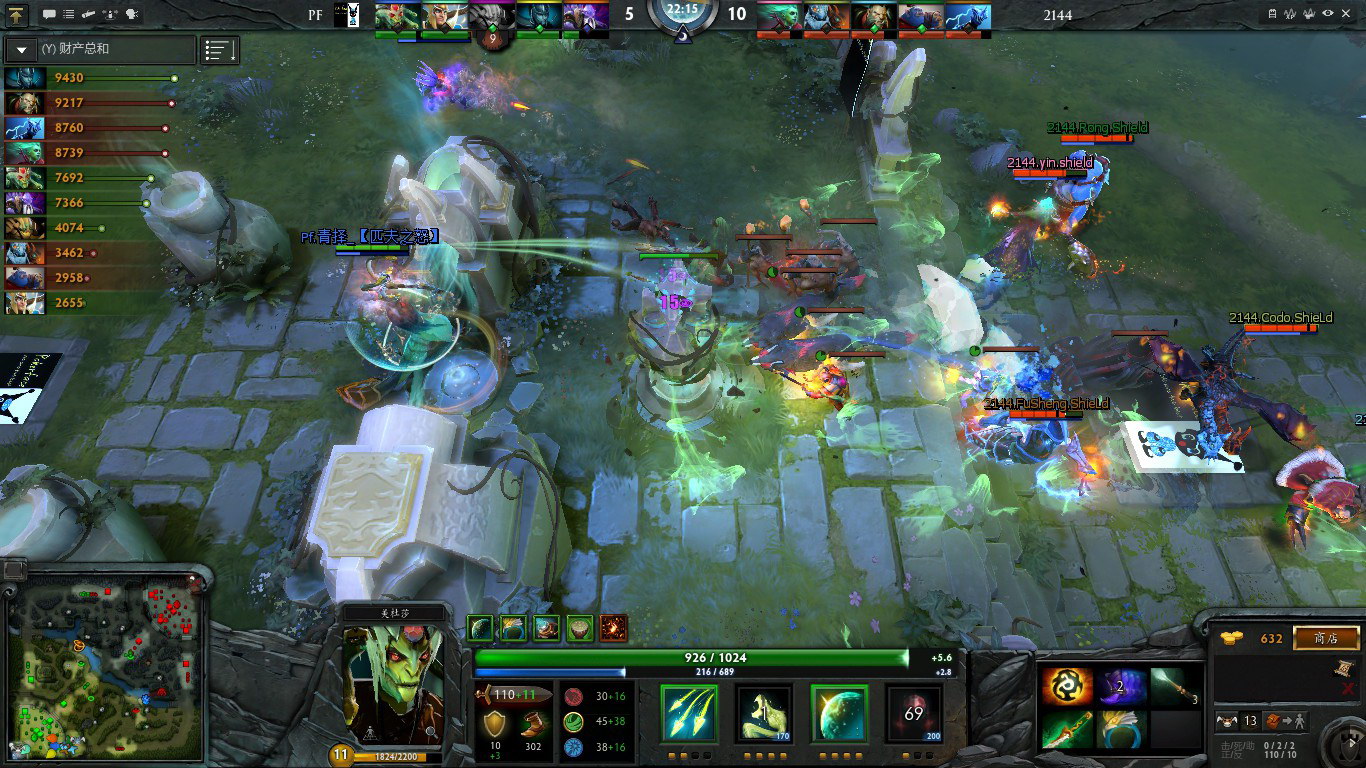Toggle the Mana Shield ability
The width and height of the screenshot is (1366, 768).
838,713
